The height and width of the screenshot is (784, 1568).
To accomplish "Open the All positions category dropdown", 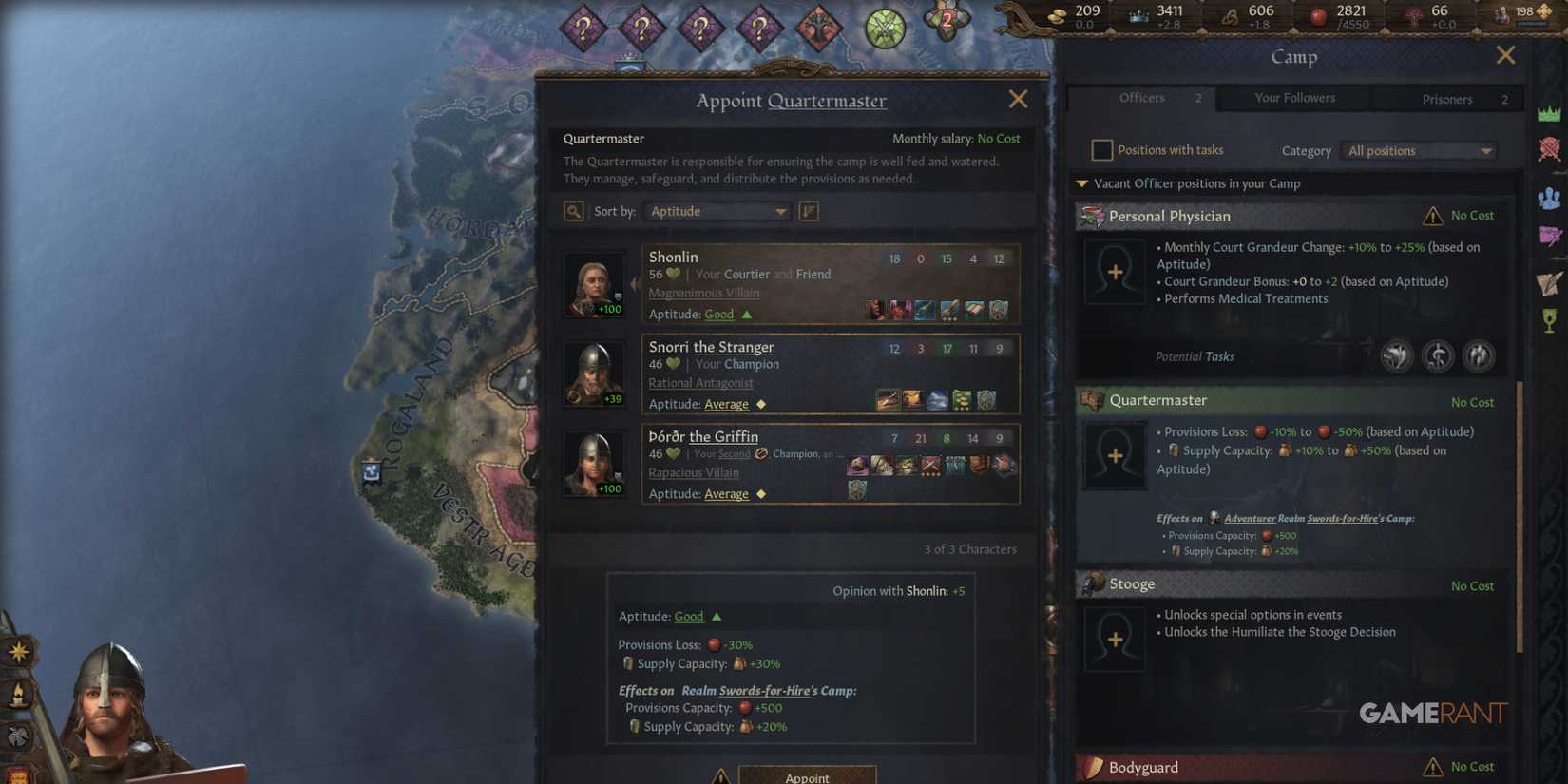I will pyautogui.click(x=1417, y=150).
